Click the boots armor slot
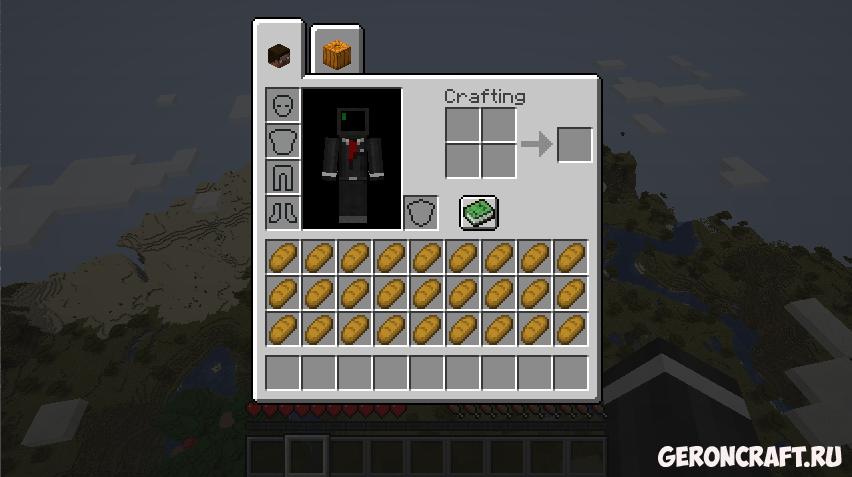Image resolution: width=852 pixels, height=477 pixels. pyautogui.click(x=283, y=212)
